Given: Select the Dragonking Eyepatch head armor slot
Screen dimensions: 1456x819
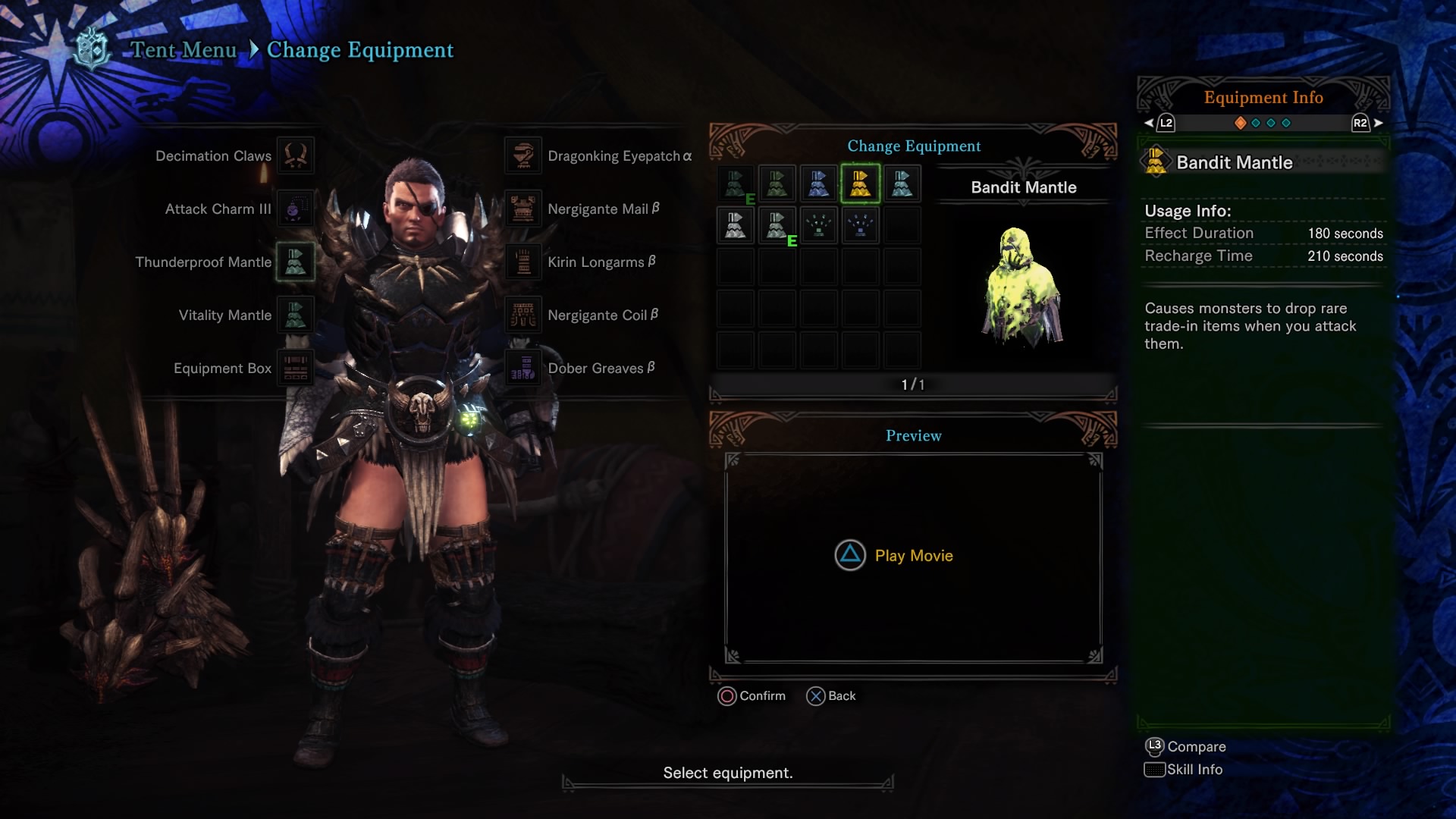Looking at the screenshot, I should pyautogui.click(x=523, y=155).
